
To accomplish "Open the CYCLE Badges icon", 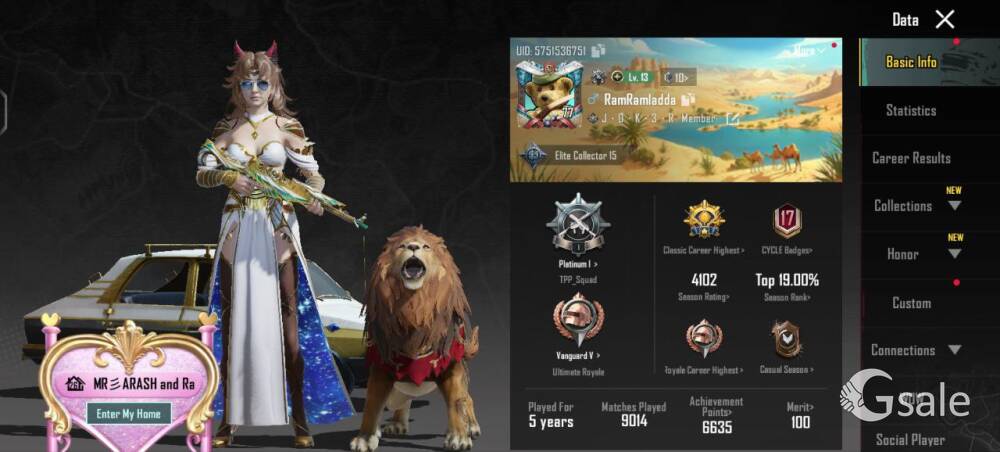I will 786,222.
